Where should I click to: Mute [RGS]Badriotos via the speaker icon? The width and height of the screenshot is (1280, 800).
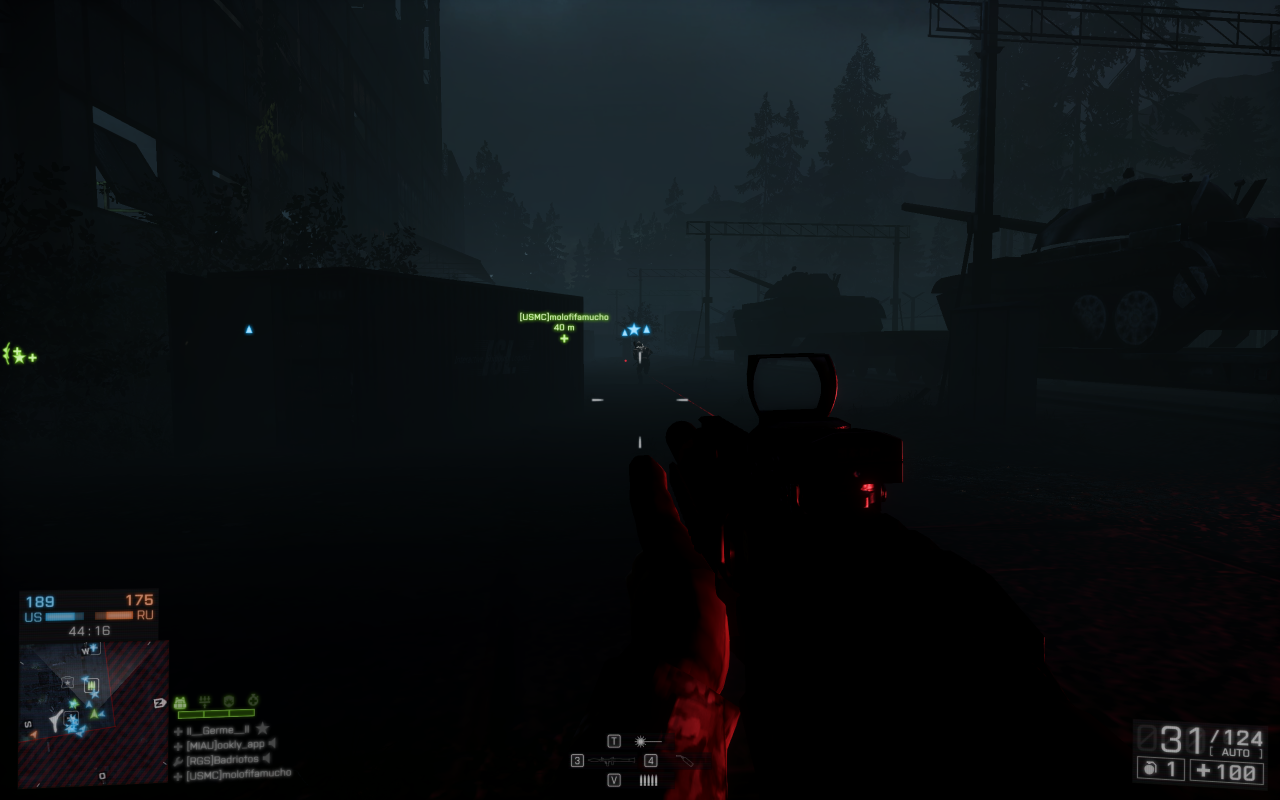tap(267, 759)
